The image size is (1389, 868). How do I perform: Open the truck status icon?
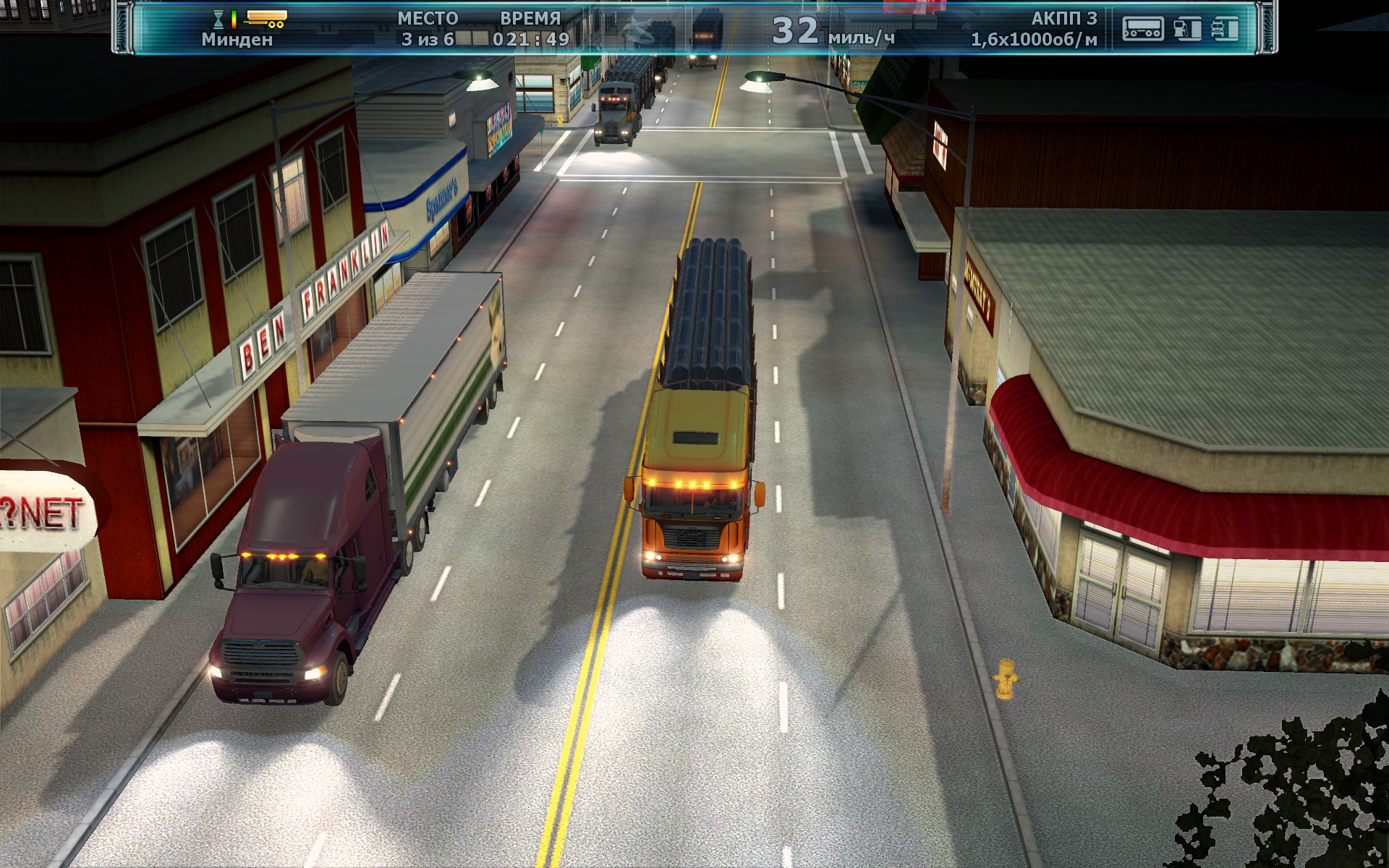coord(1225,29)
